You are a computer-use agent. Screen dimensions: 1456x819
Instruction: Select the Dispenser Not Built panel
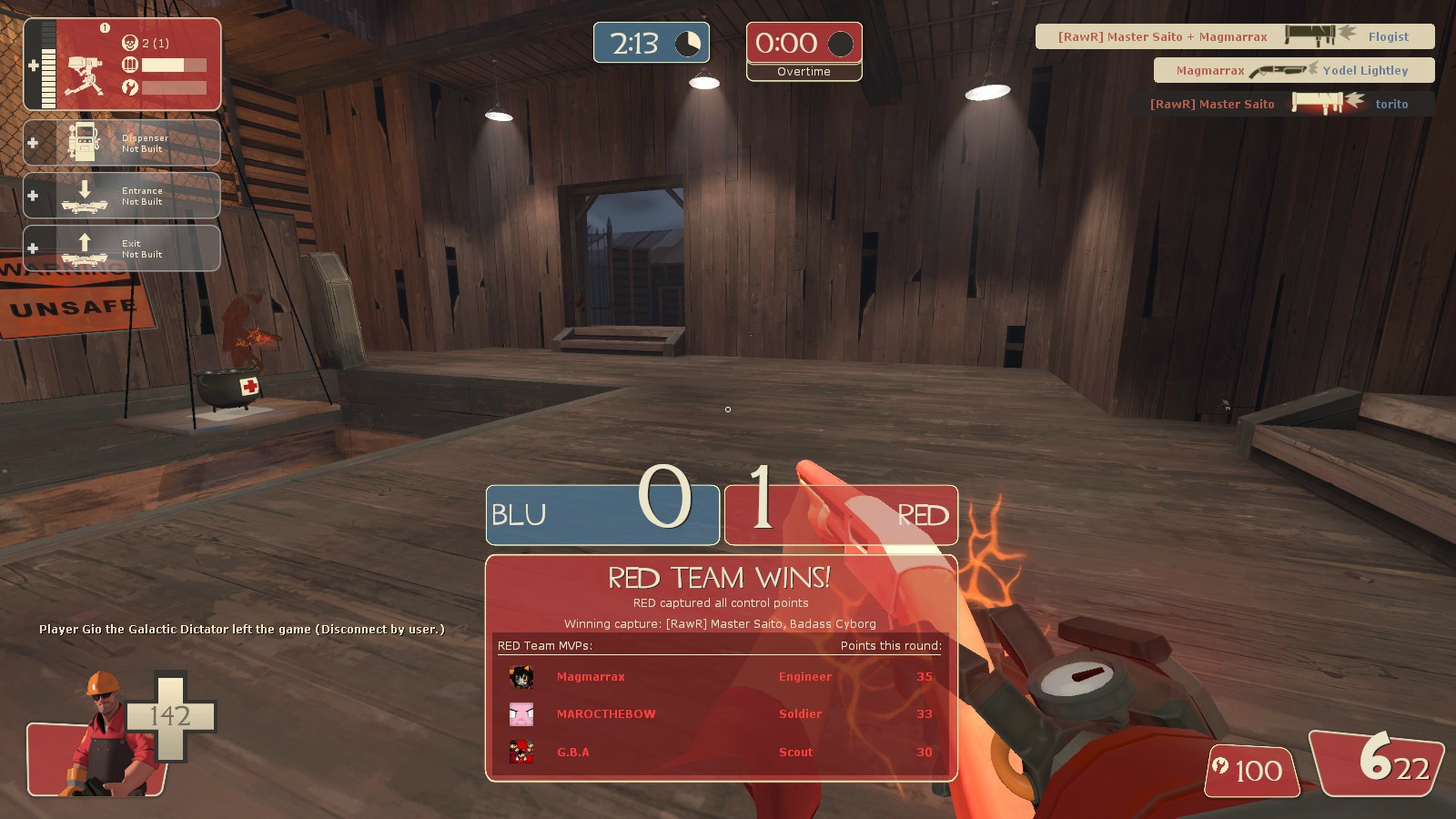pyautogui.click(x=122, y=143)
